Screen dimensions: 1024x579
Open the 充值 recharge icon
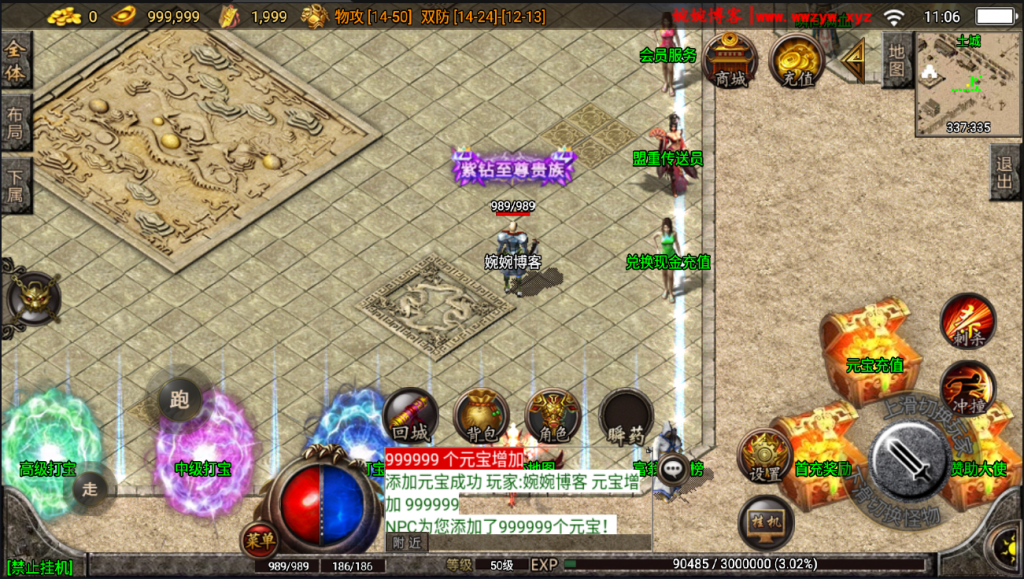coord(796,62)
